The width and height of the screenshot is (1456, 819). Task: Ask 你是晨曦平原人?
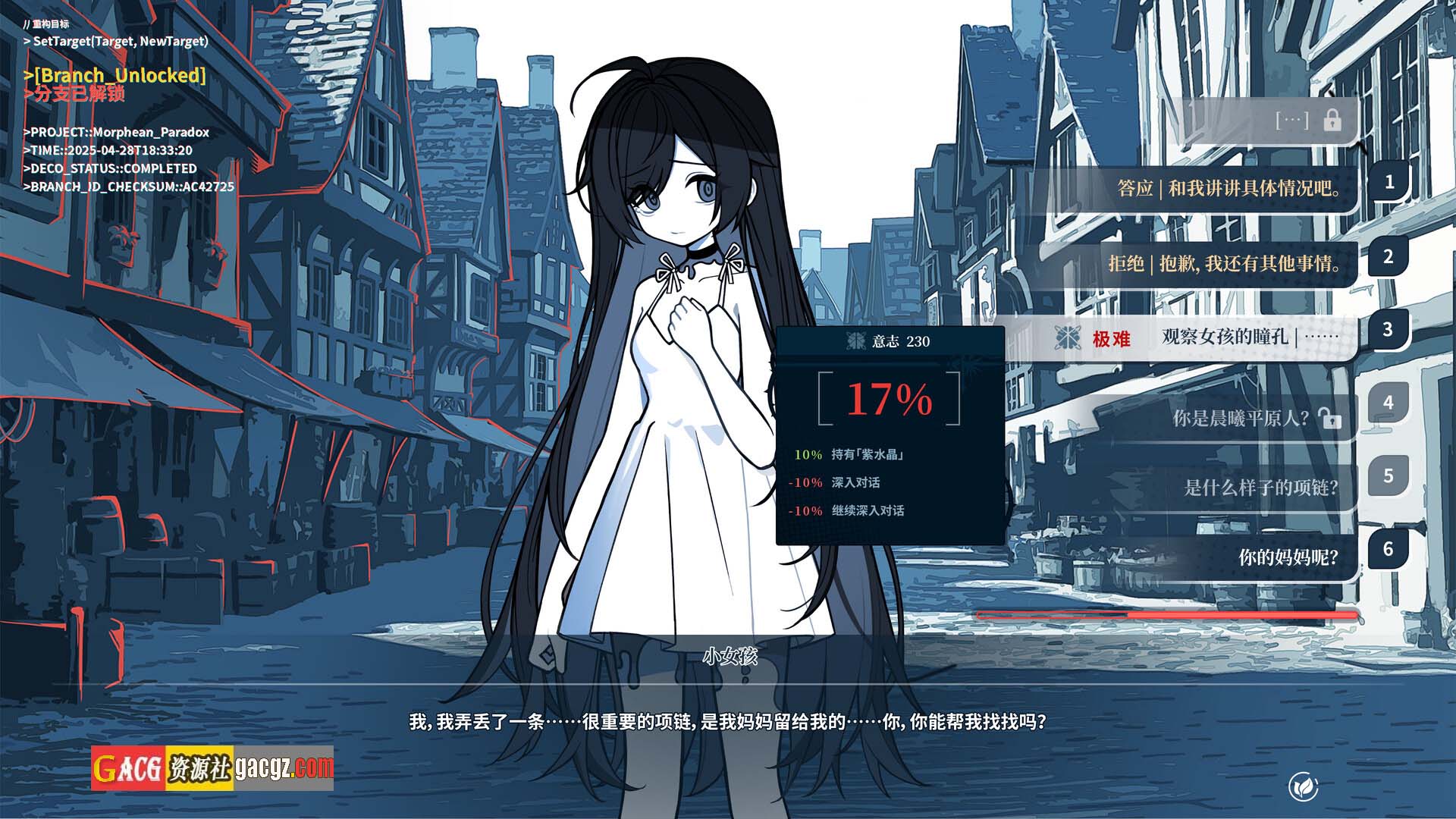click(x=1241, y=418)
